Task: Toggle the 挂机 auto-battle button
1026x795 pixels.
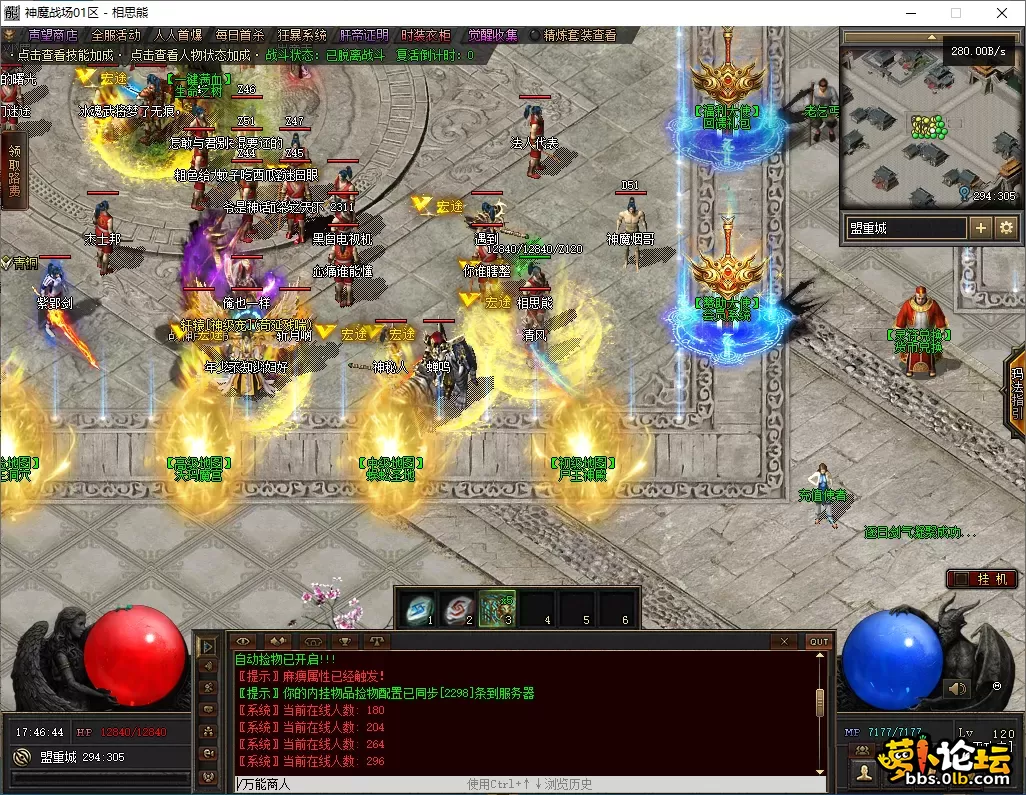Action: tap(982, 579)
